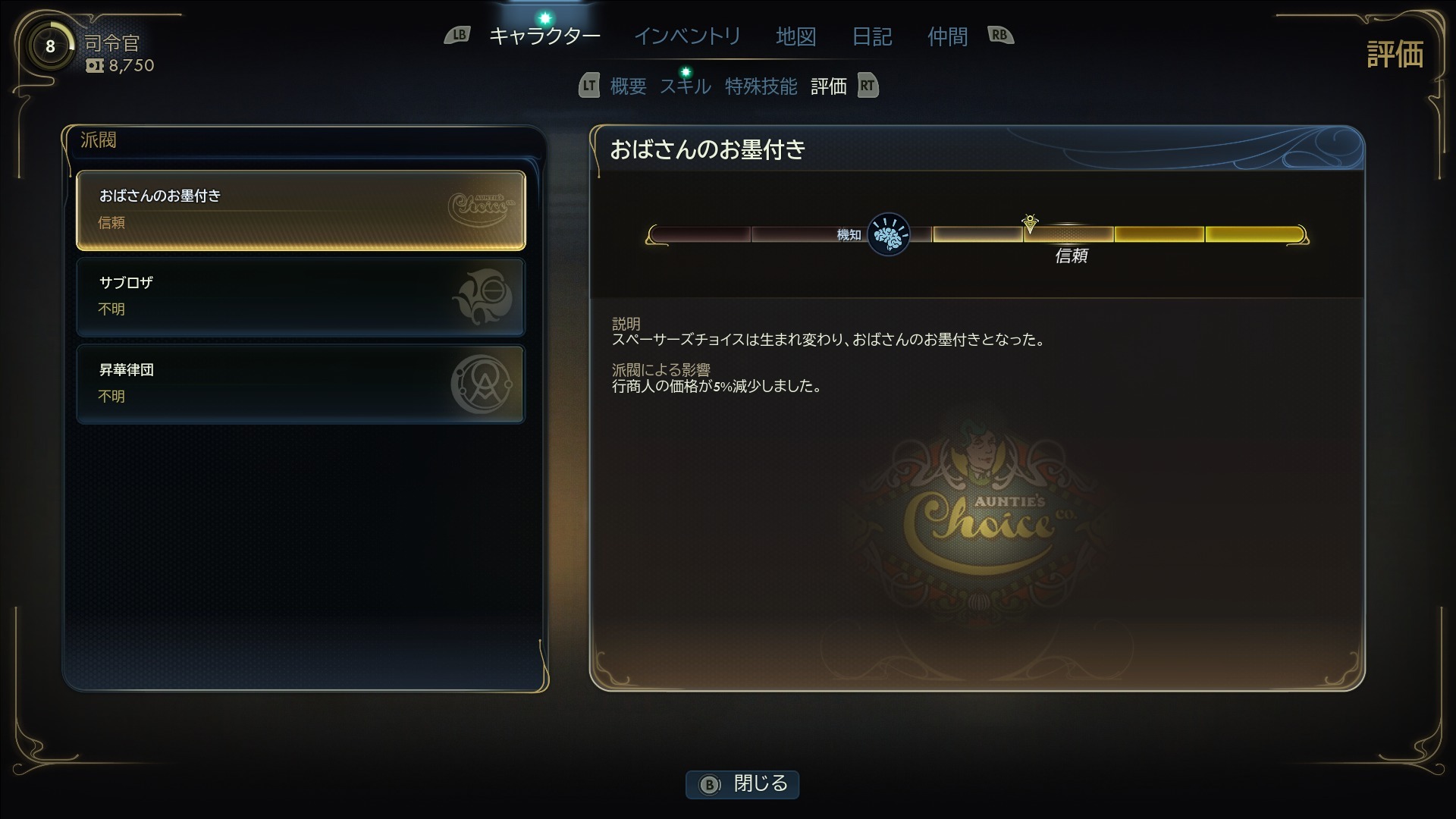The image size is (1456, 819).
Task: Switch to the インベントリ tab
Action: 686,36
